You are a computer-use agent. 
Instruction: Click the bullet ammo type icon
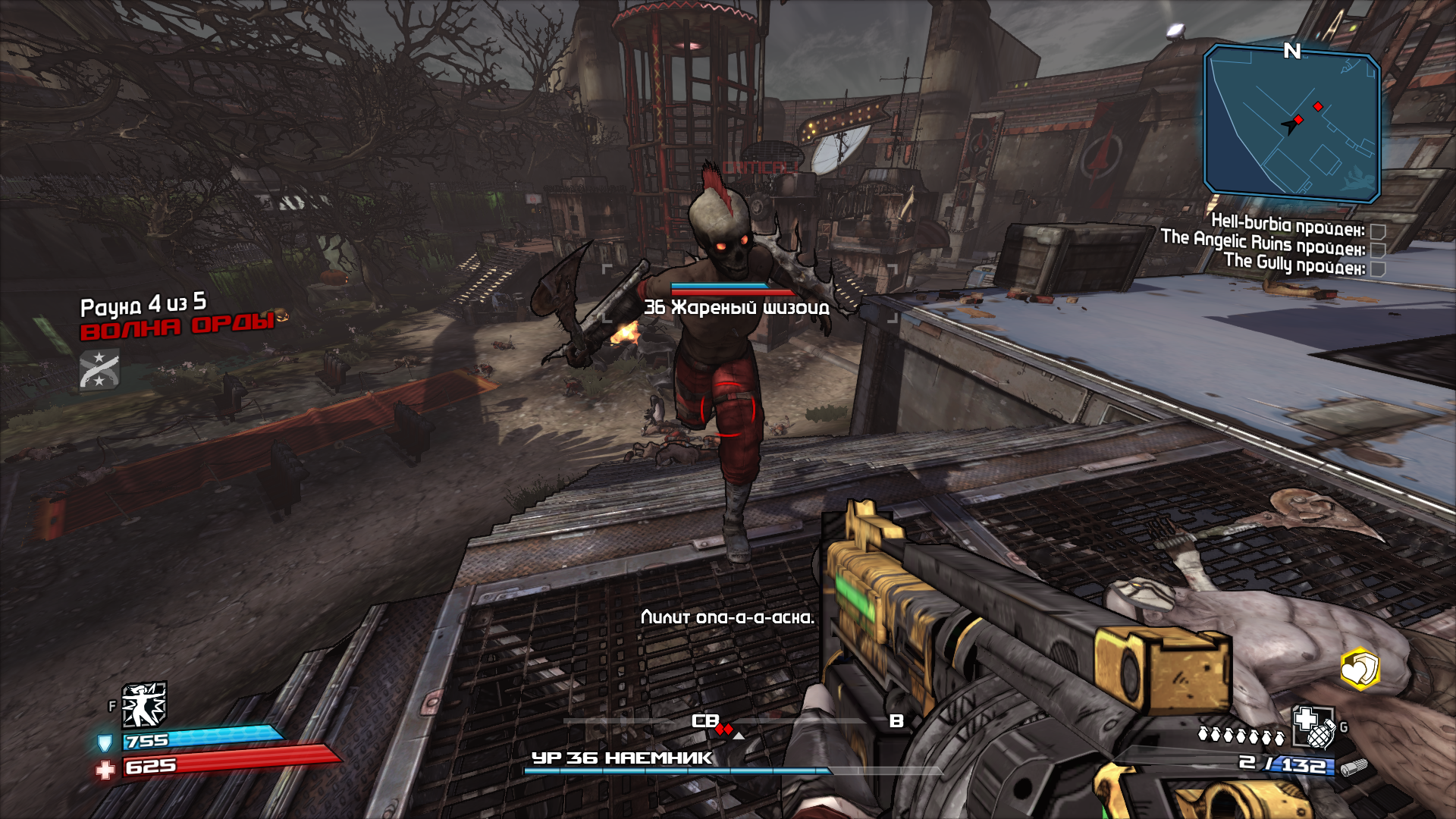tap(1354, 767)
